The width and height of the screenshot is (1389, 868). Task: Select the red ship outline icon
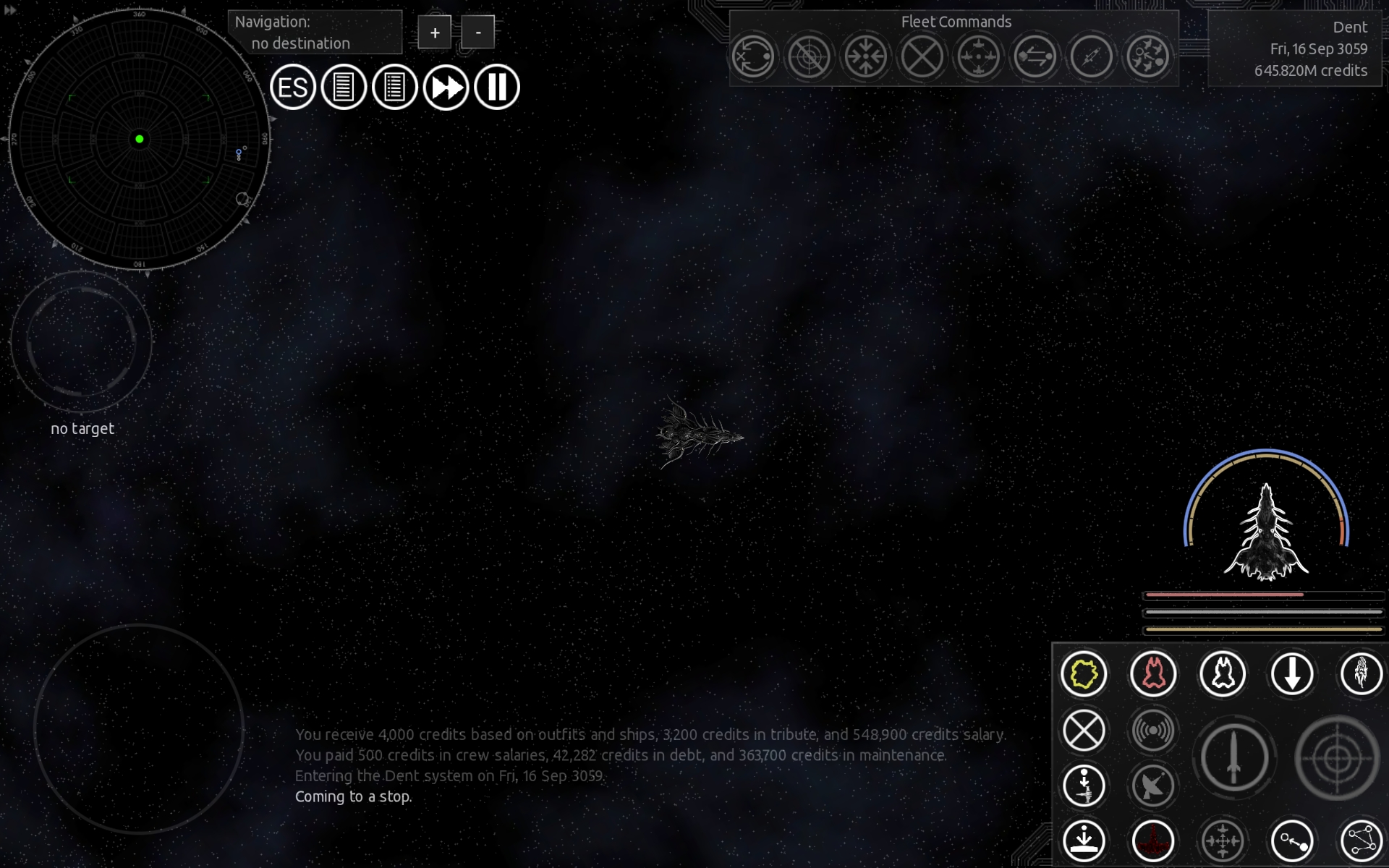[x=1153, y=674]
